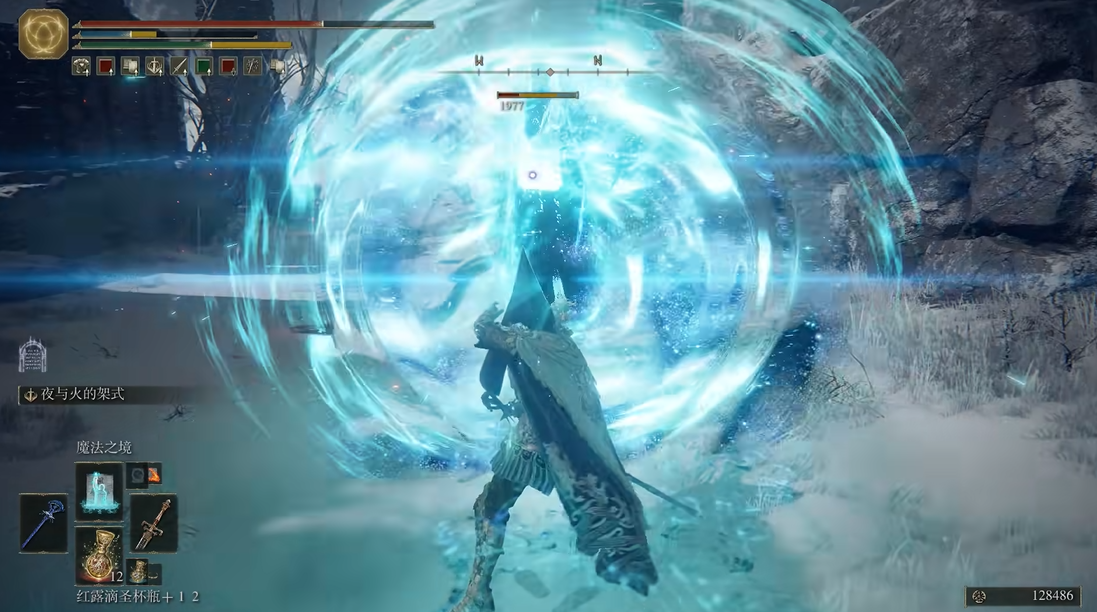Select the sword in the right-hand slot
This screenshot has height=612, width=1097.
click(x=154, y=522)
